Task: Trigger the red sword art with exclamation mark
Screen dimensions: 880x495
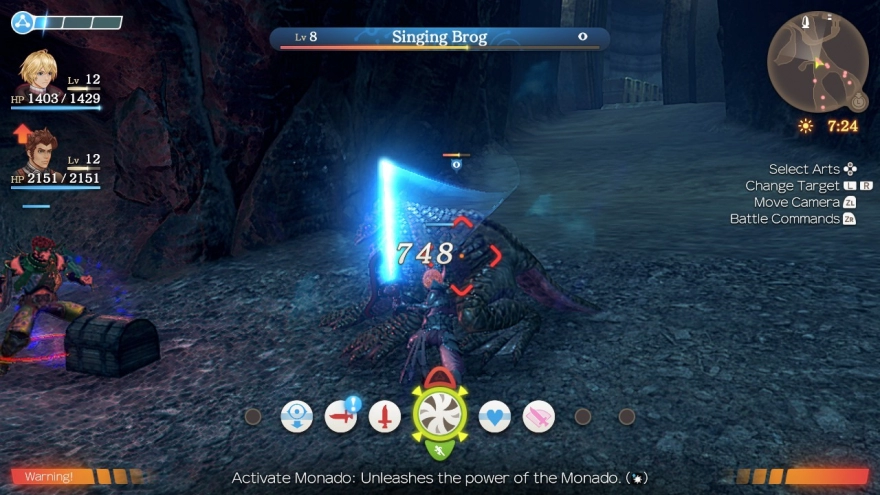Action: coord(341,416)
